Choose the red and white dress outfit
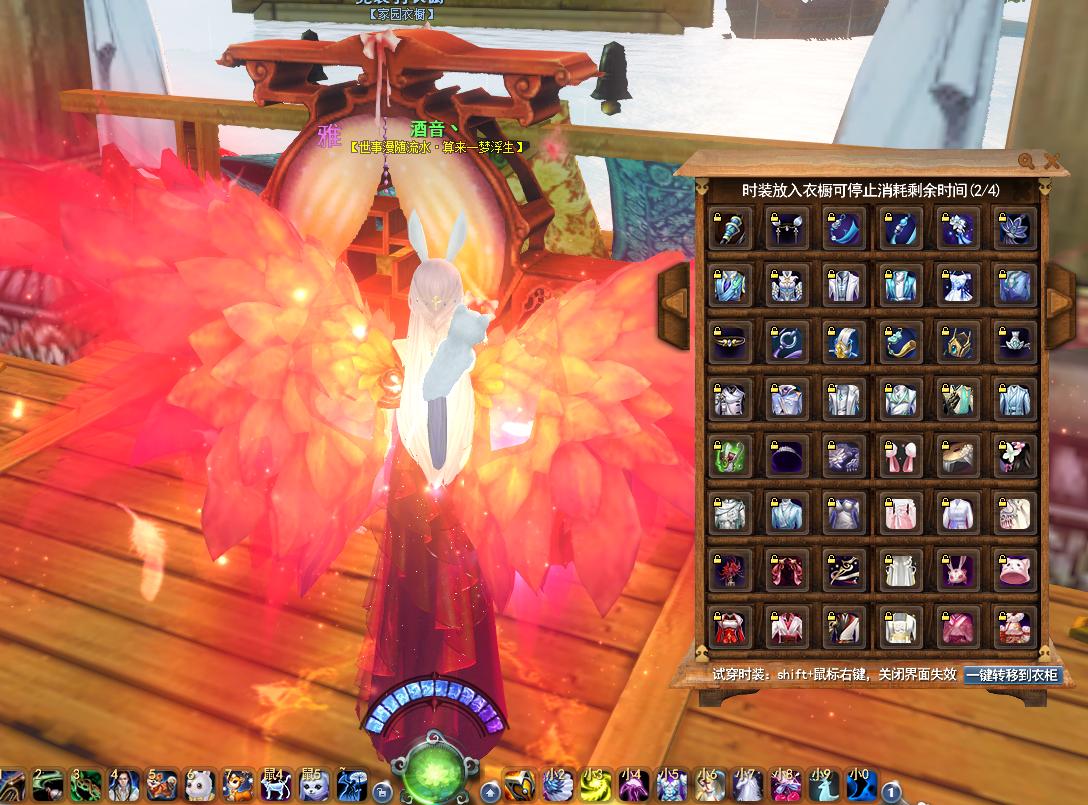This screenshot has width=1088, height=805. coord(729,628)
